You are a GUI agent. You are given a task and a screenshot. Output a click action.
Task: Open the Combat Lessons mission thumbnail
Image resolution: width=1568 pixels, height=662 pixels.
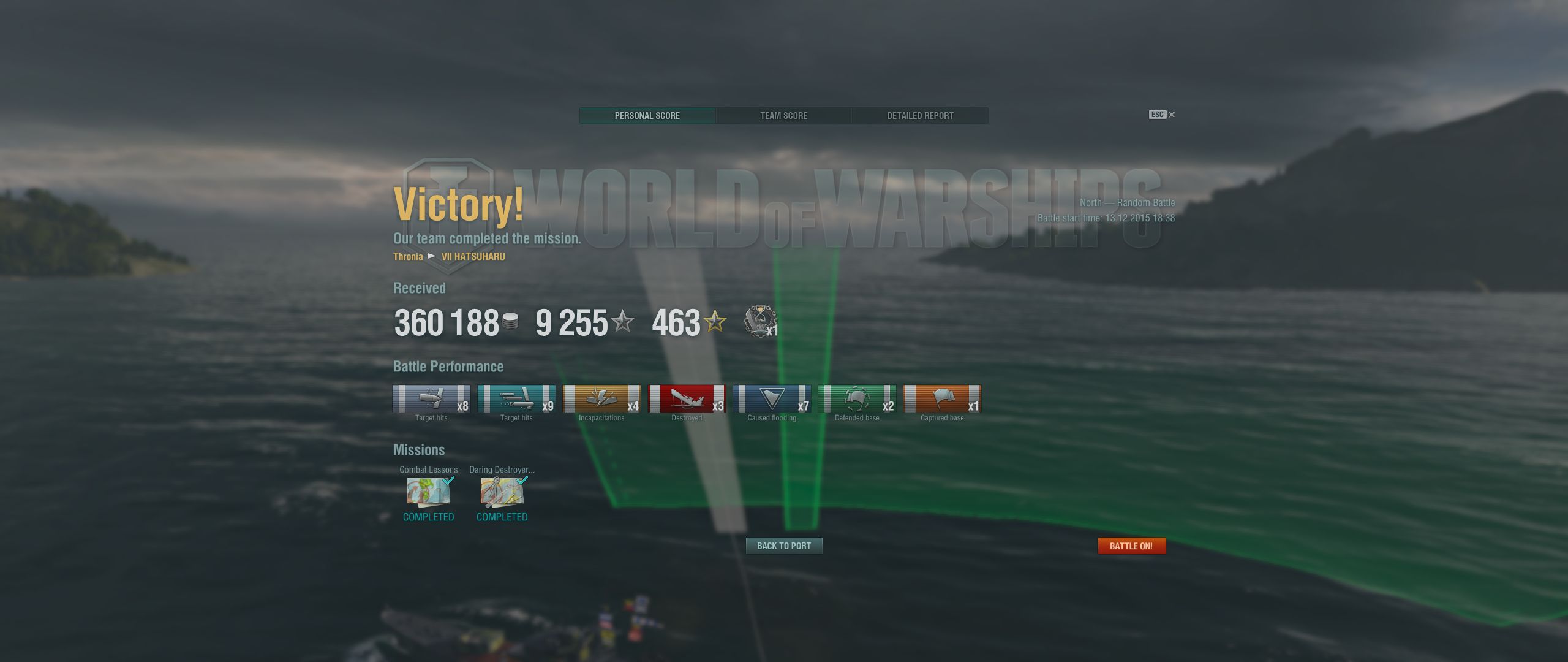tap(429, 492)
